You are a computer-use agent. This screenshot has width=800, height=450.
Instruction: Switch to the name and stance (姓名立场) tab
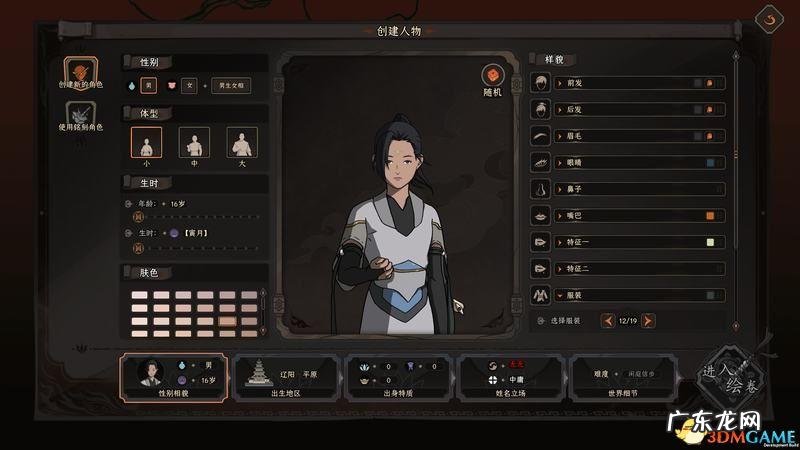pos(510,376)
